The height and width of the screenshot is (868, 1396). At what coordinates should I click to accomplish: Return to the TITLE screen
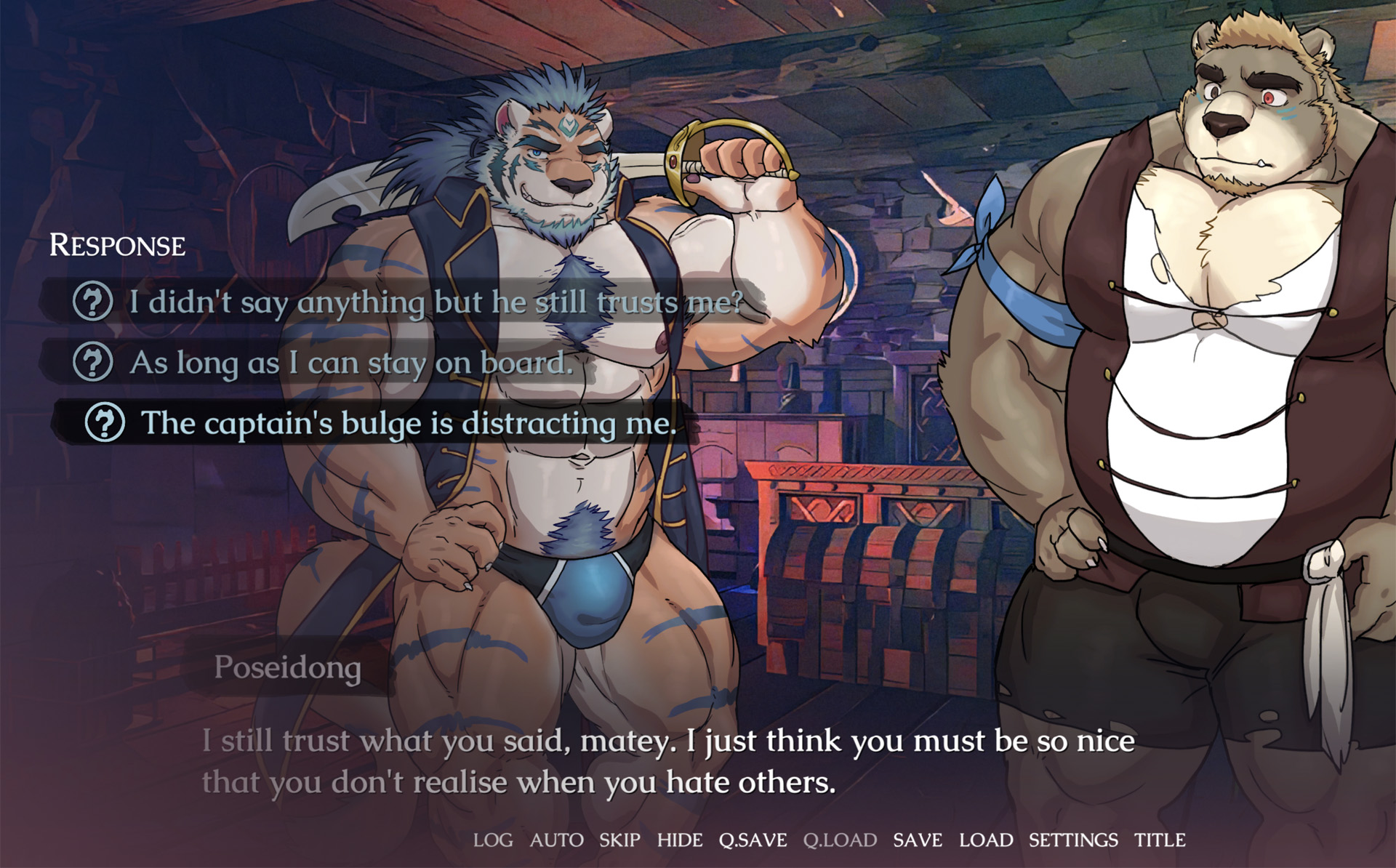pyautogui.click(x=1160, y=840)
